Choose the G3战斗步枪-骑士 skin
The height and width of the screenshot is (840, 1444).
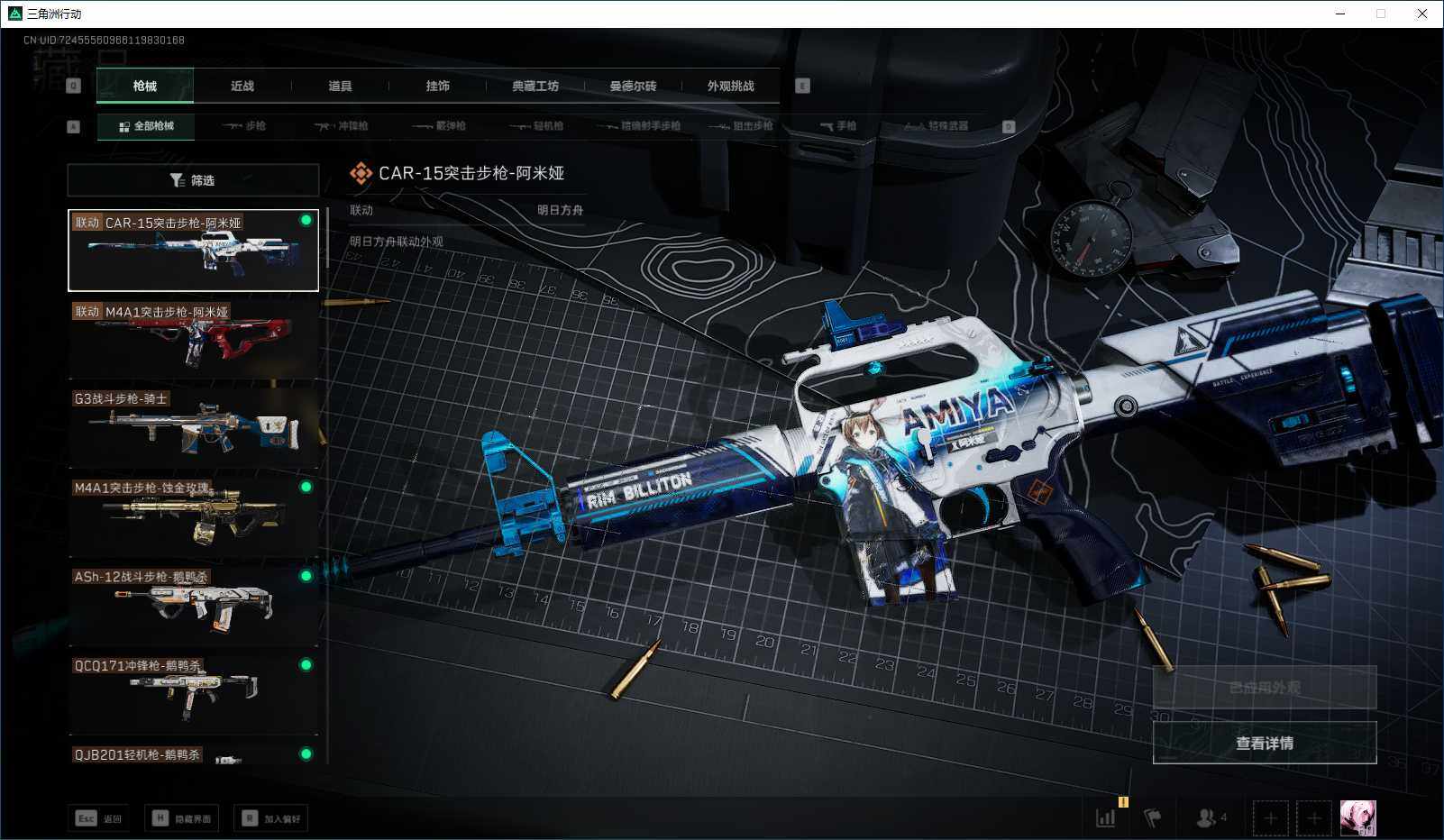pyautogui.click(x=193, y=427)
